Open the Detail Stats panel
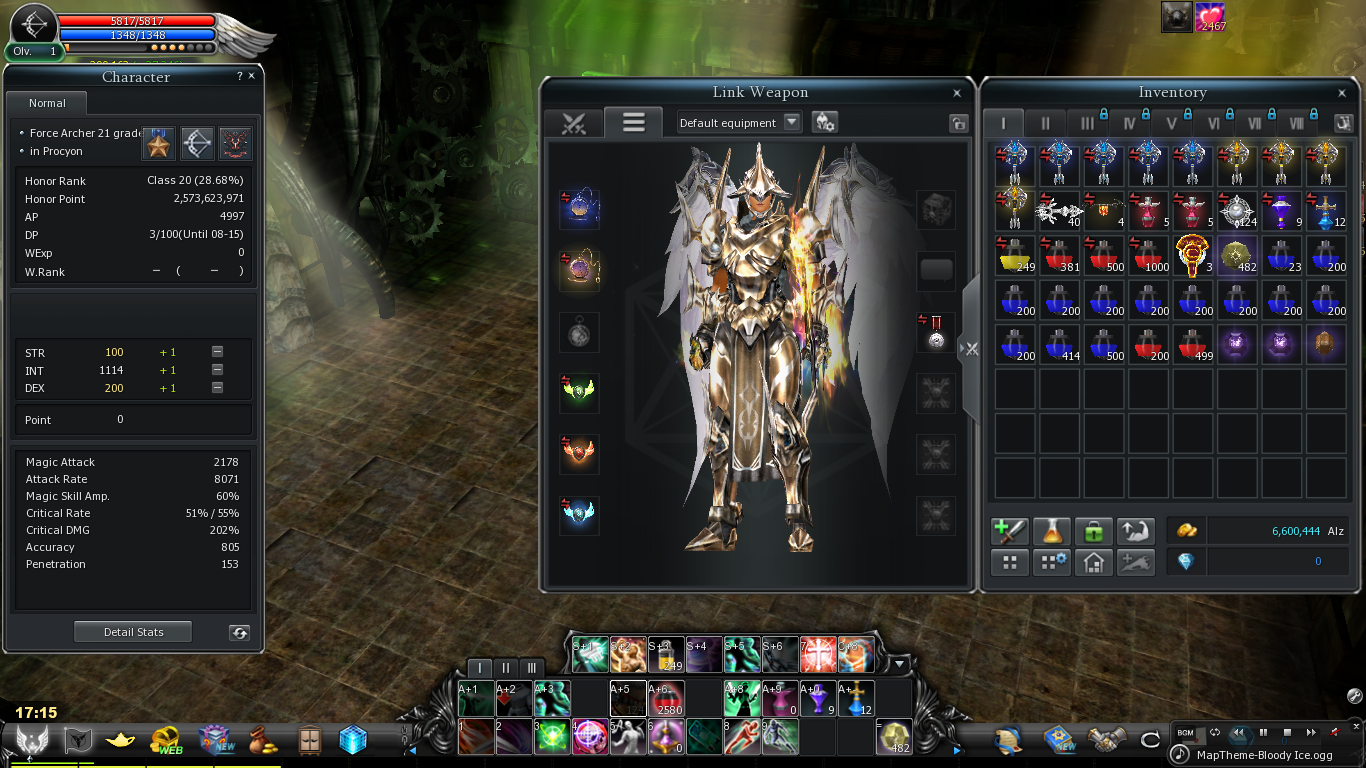The image size is (1366, 768). pyautogui.click(x=133, y=632)
